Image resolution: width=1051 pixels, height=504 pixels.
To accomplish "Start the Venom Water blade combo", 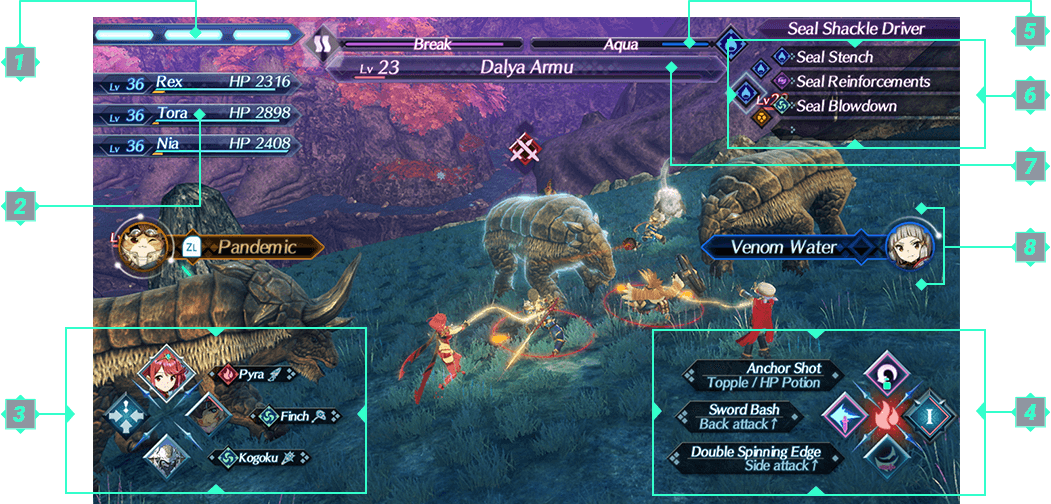I will pos(785,246).
